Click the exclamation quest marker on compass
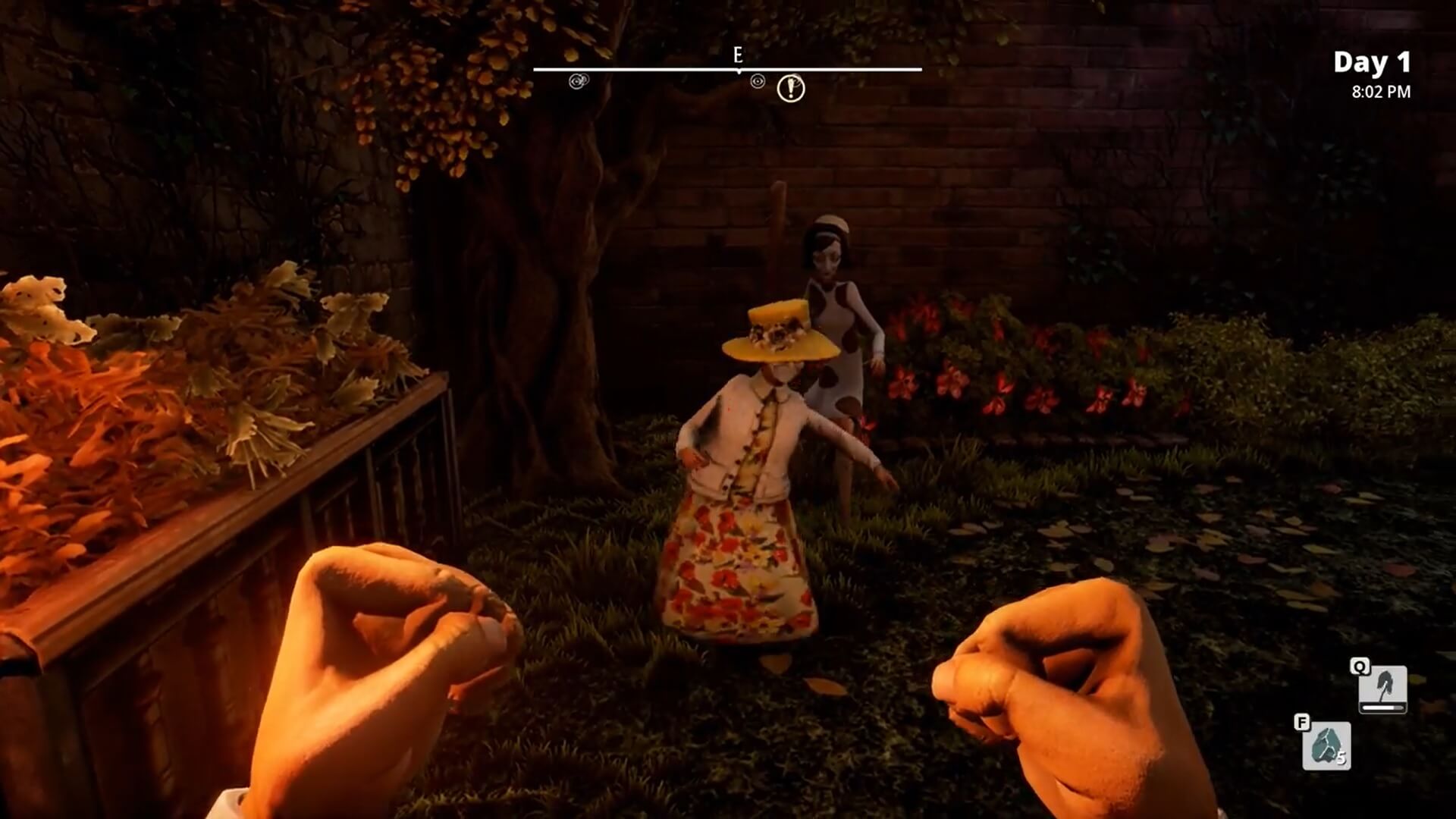The width and height of the screenshot is (1456, 819). [x=790, y=89]
